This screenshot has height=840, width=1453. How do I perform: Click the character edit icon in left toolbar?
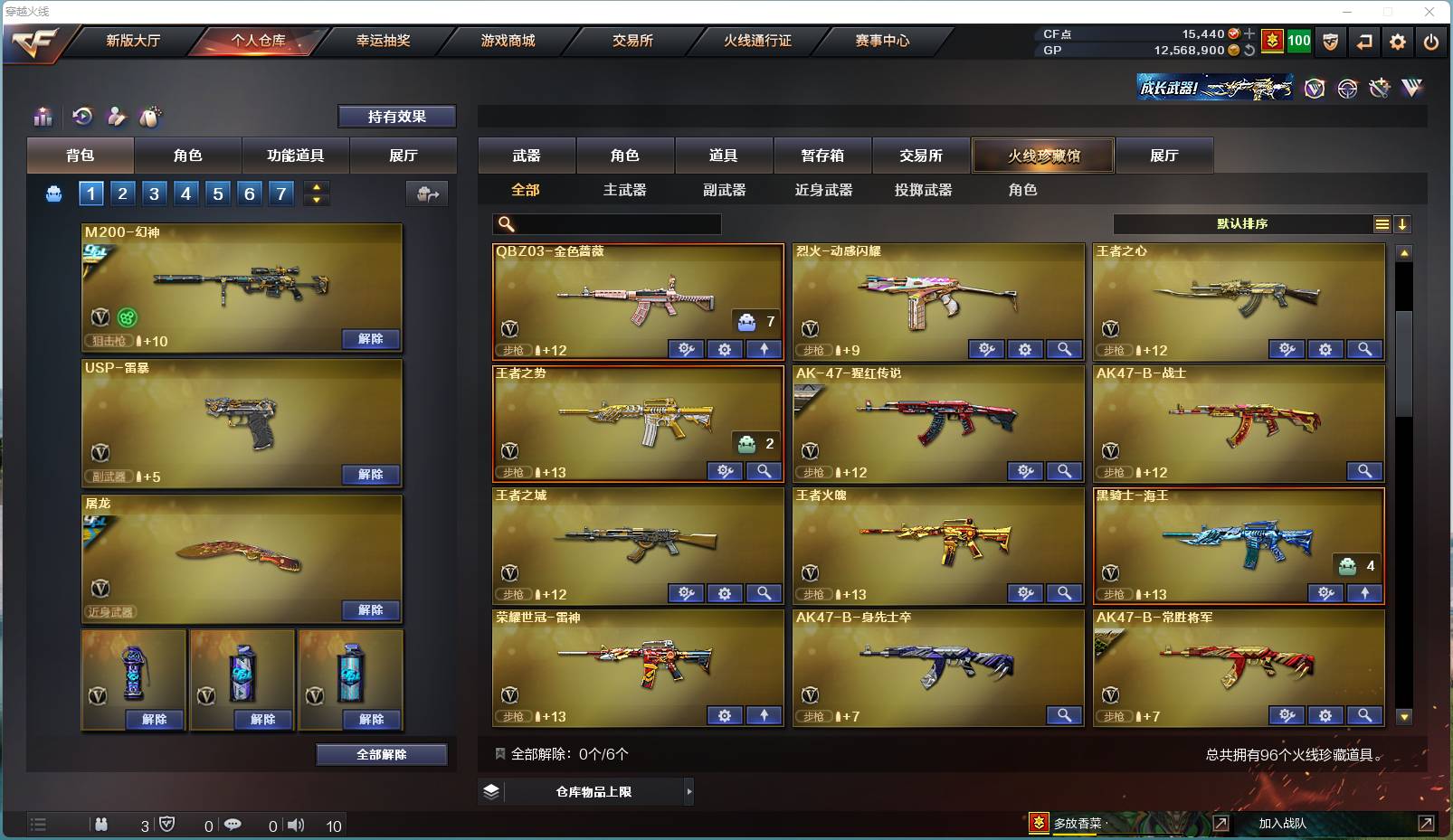(x=115, y=117)
